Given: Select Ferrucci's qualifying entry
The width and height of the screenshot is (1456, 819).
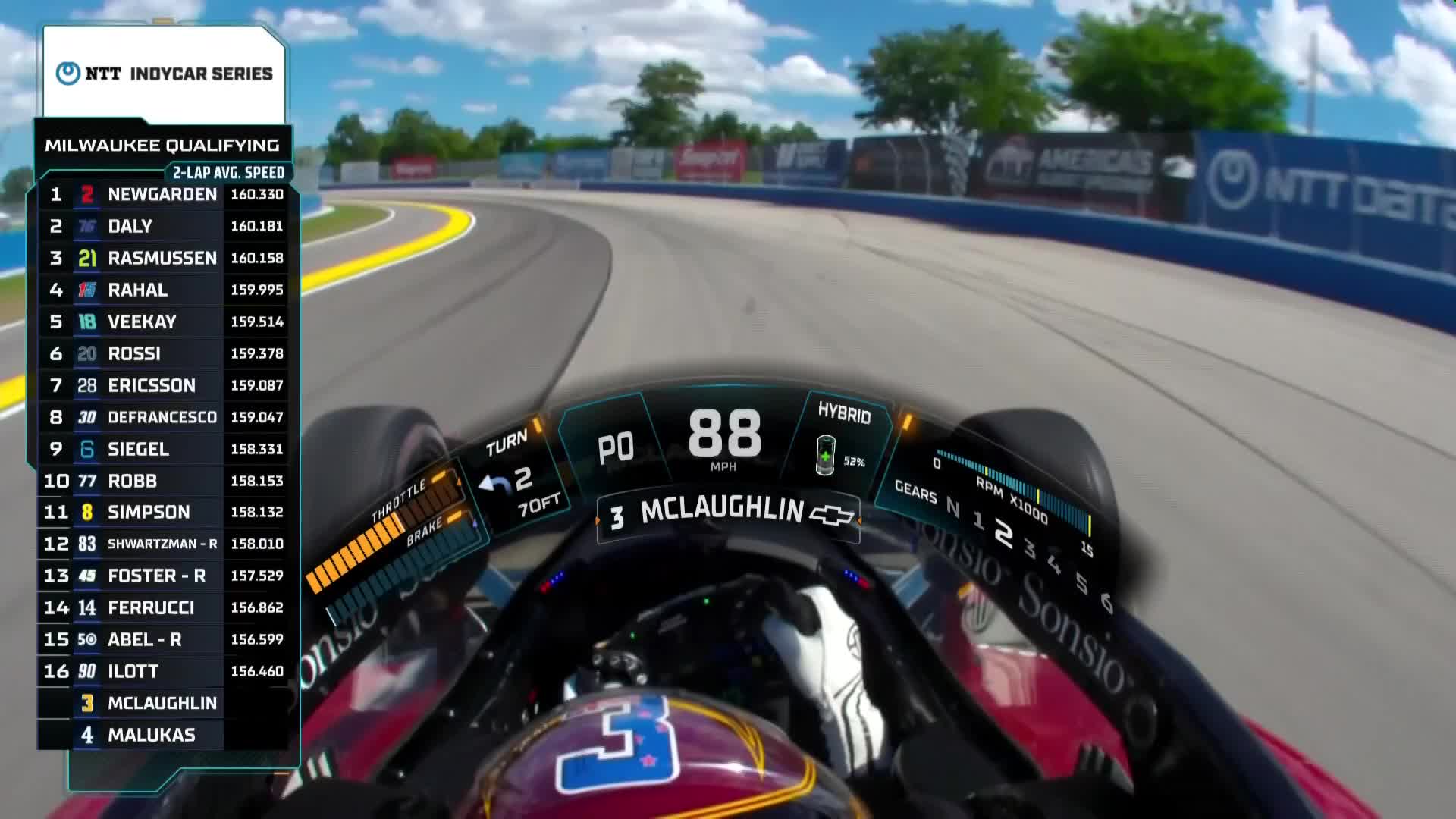Looking at the screenshot, I should click(x=162, y=608).
